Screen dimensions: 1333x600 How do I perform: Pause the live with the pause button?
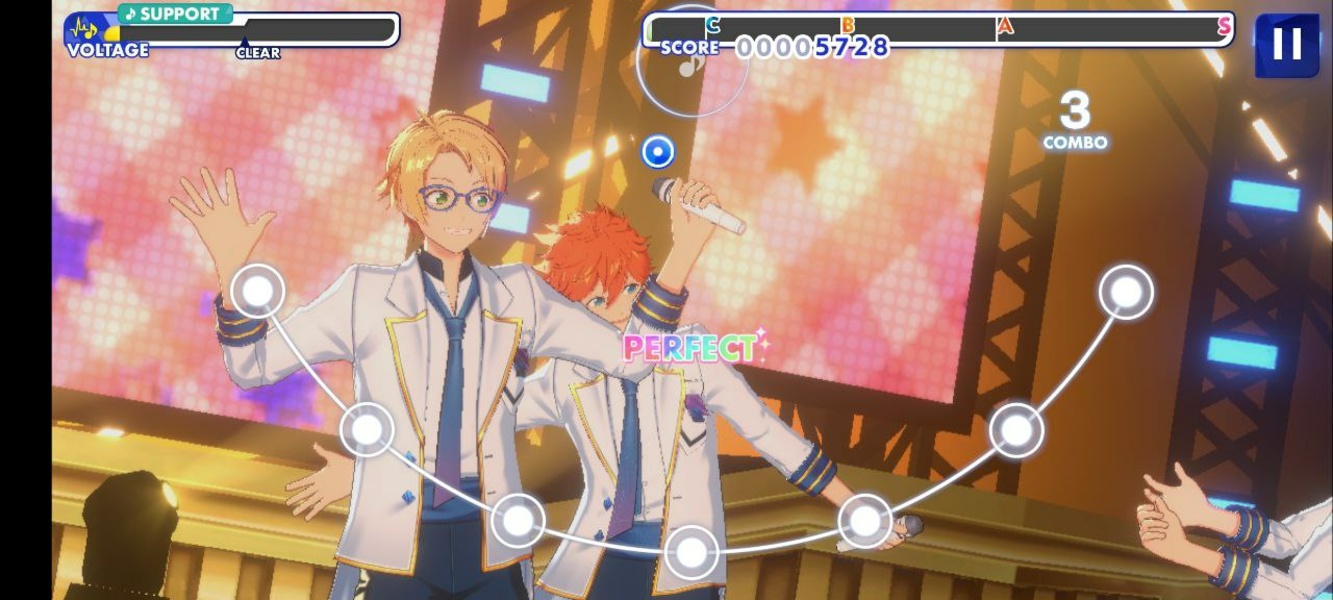click(1286, 44)
